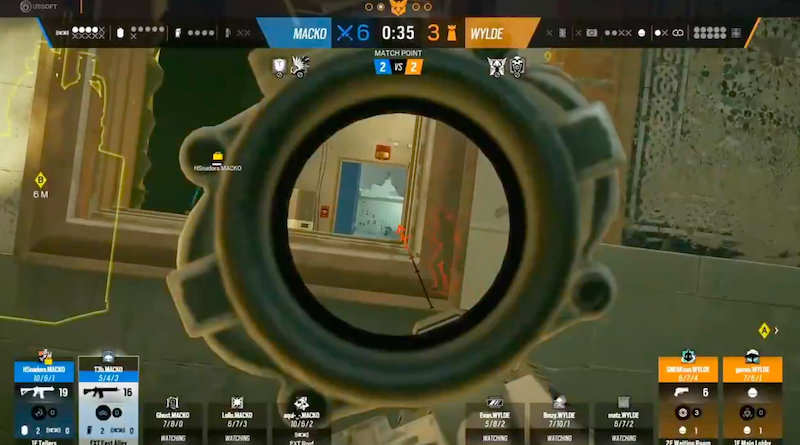Choose the Bezy.WYLDE player panel
Screen dimensions: 800x445
click(560, 417)
